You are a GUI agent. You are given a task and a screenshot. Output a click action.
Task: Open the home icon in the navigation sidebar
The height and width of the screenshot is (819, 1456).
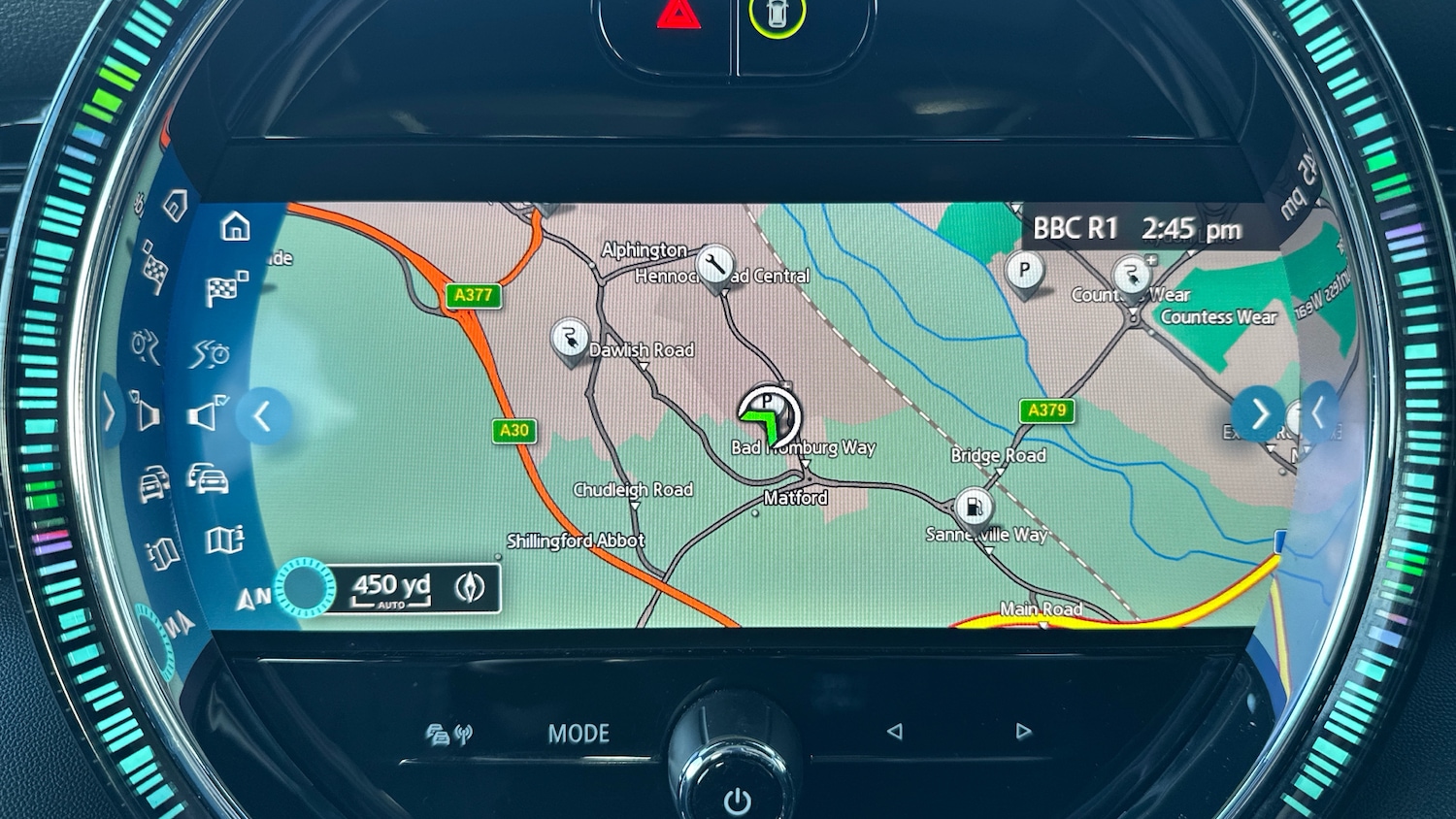coord(235,227)
